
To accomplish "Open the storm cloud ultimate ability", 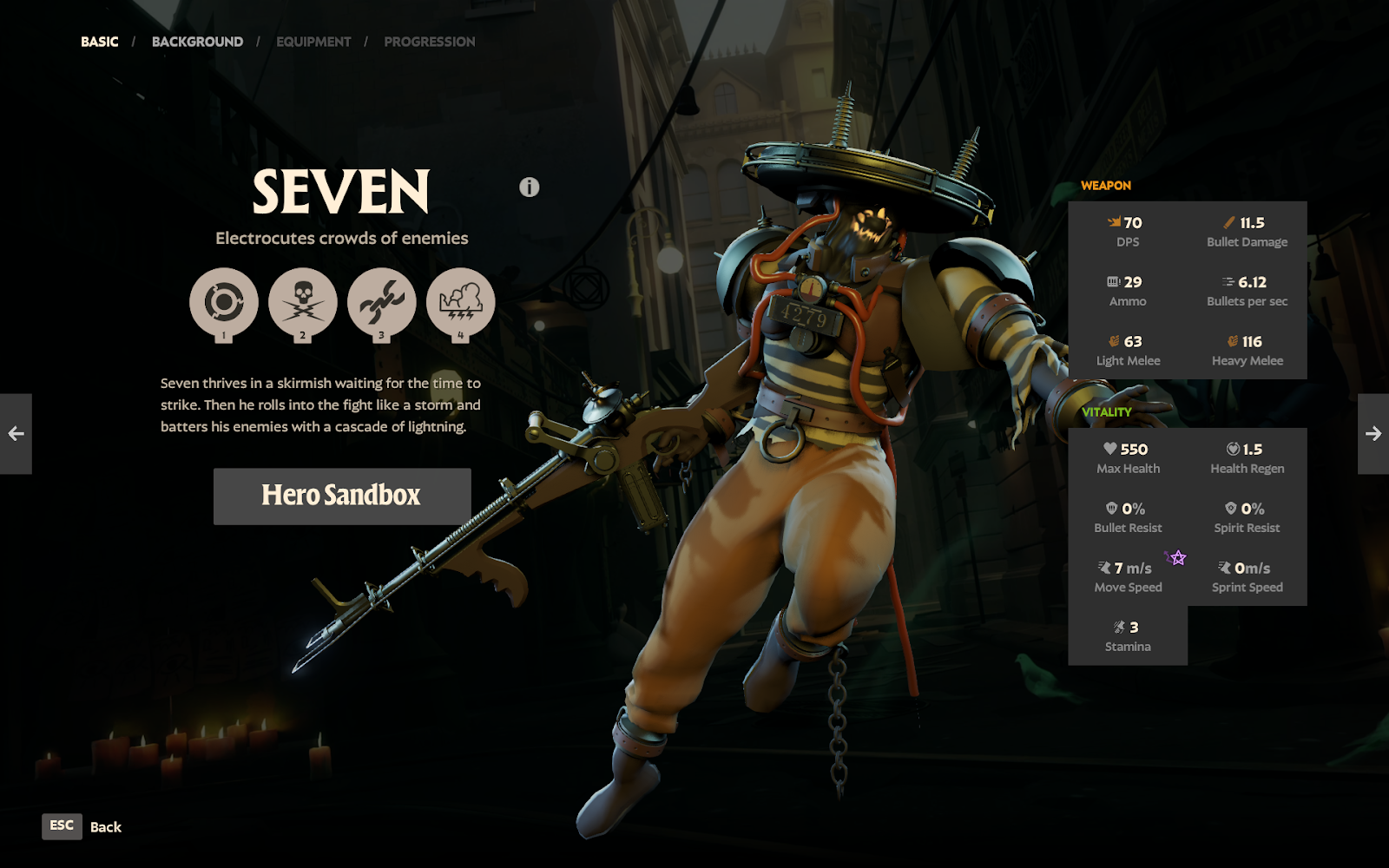I will pyautogui.click(x=461, y=303).
